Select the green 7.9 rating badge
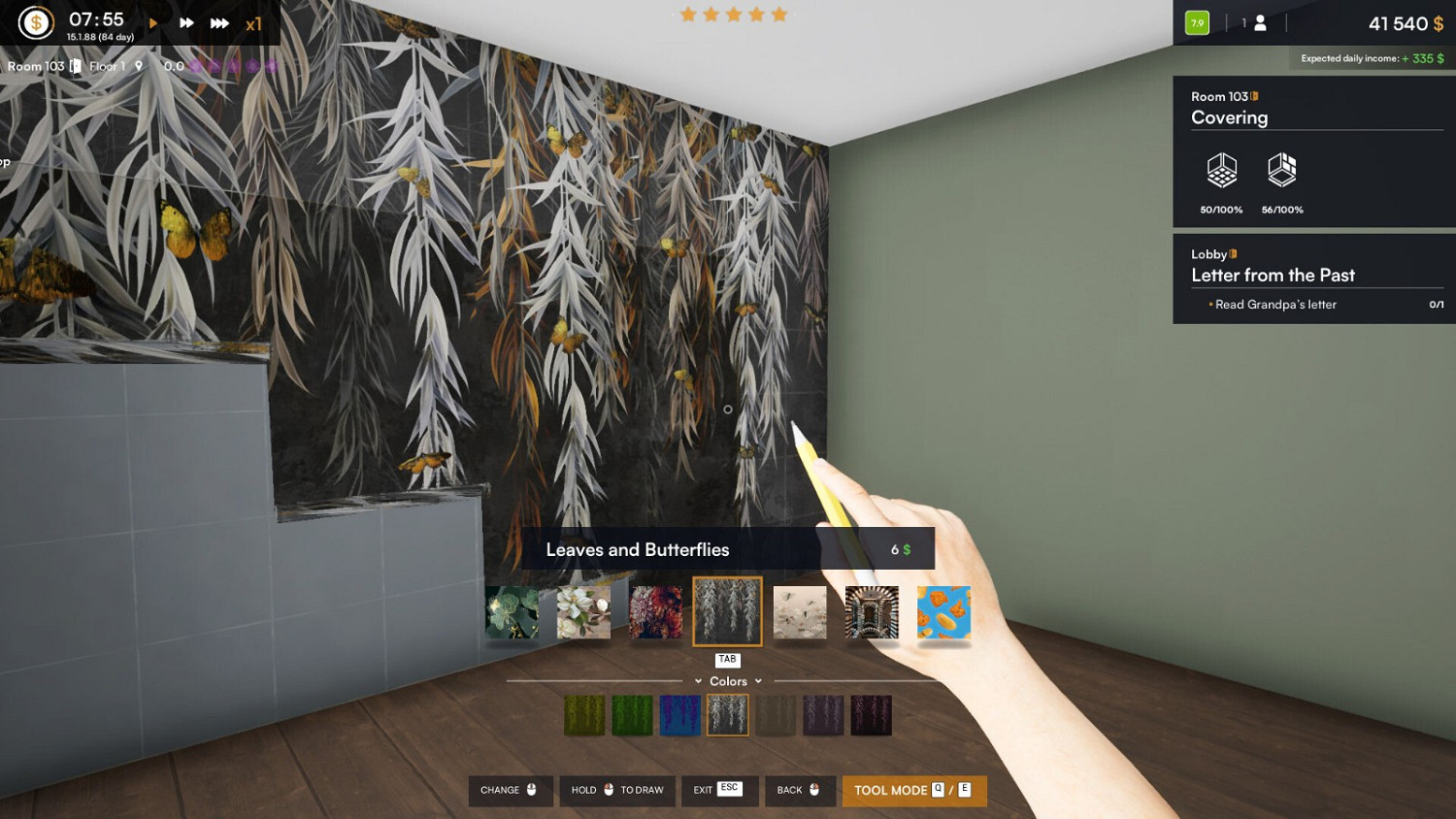1456x819 pixels. (1196, 22)
